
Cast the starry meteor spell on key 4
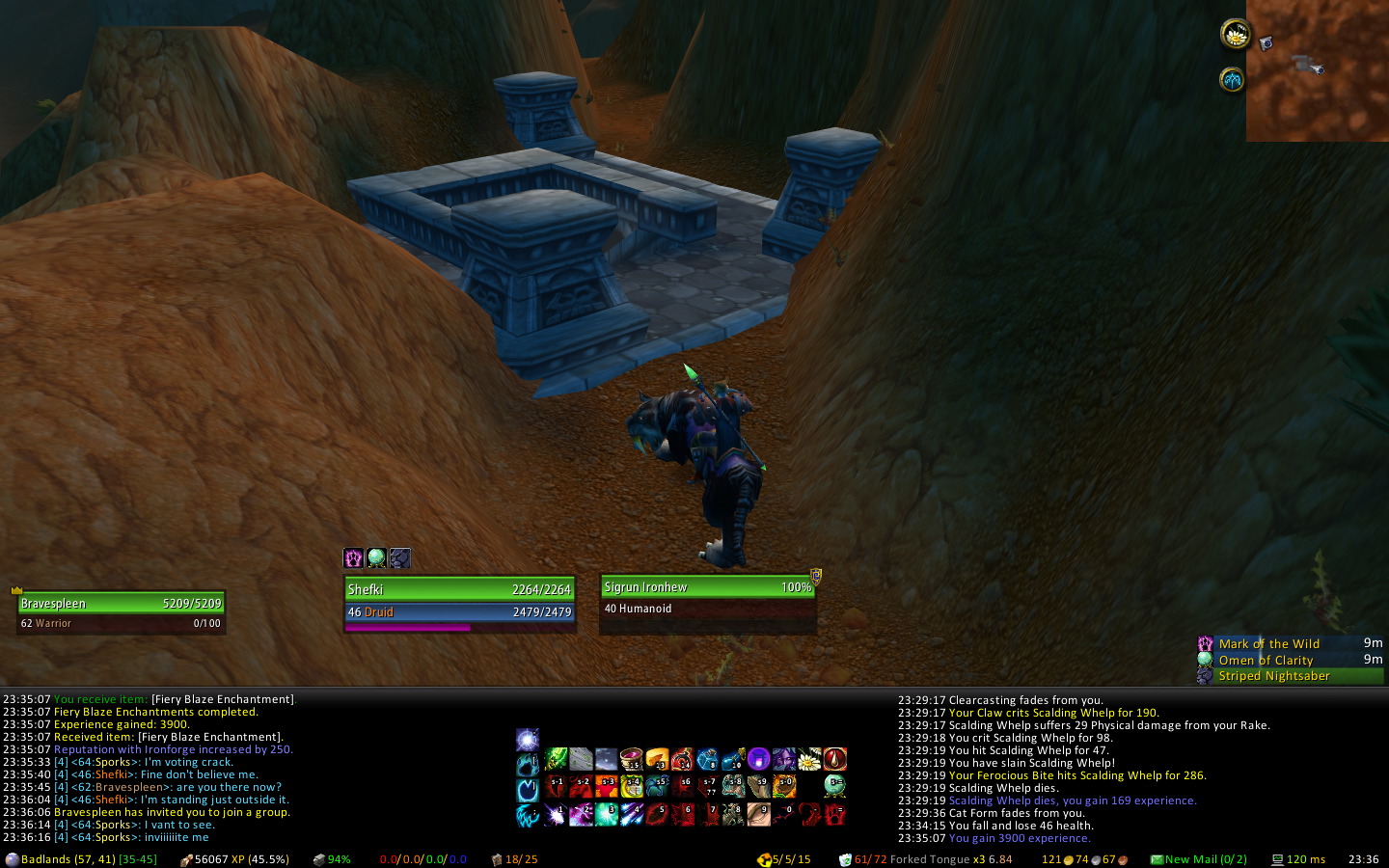click(x=632, y=815)
